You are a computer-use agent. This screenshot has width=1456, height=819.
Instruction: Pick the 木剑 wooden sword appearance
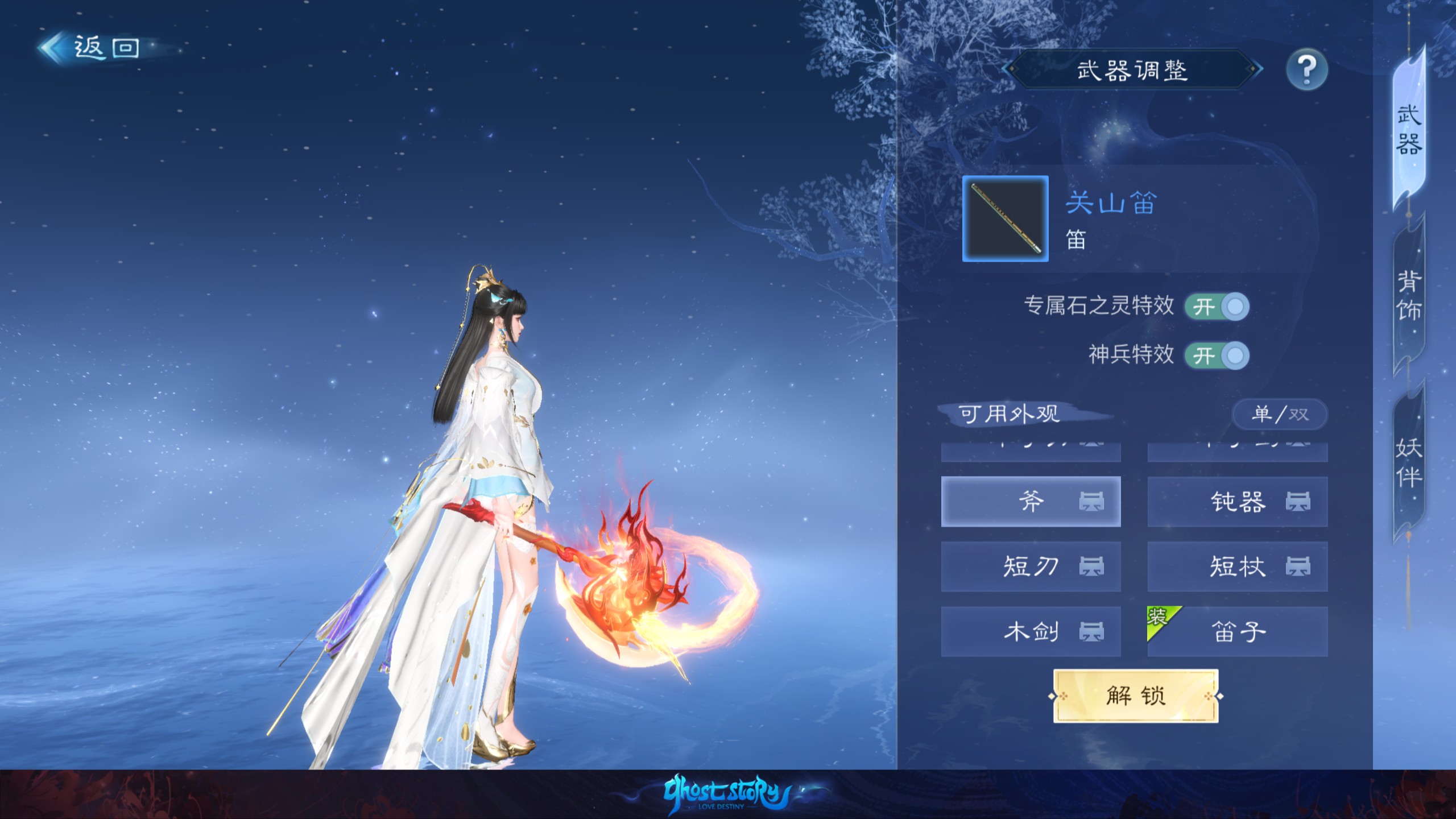click(x=1031, y=631)
